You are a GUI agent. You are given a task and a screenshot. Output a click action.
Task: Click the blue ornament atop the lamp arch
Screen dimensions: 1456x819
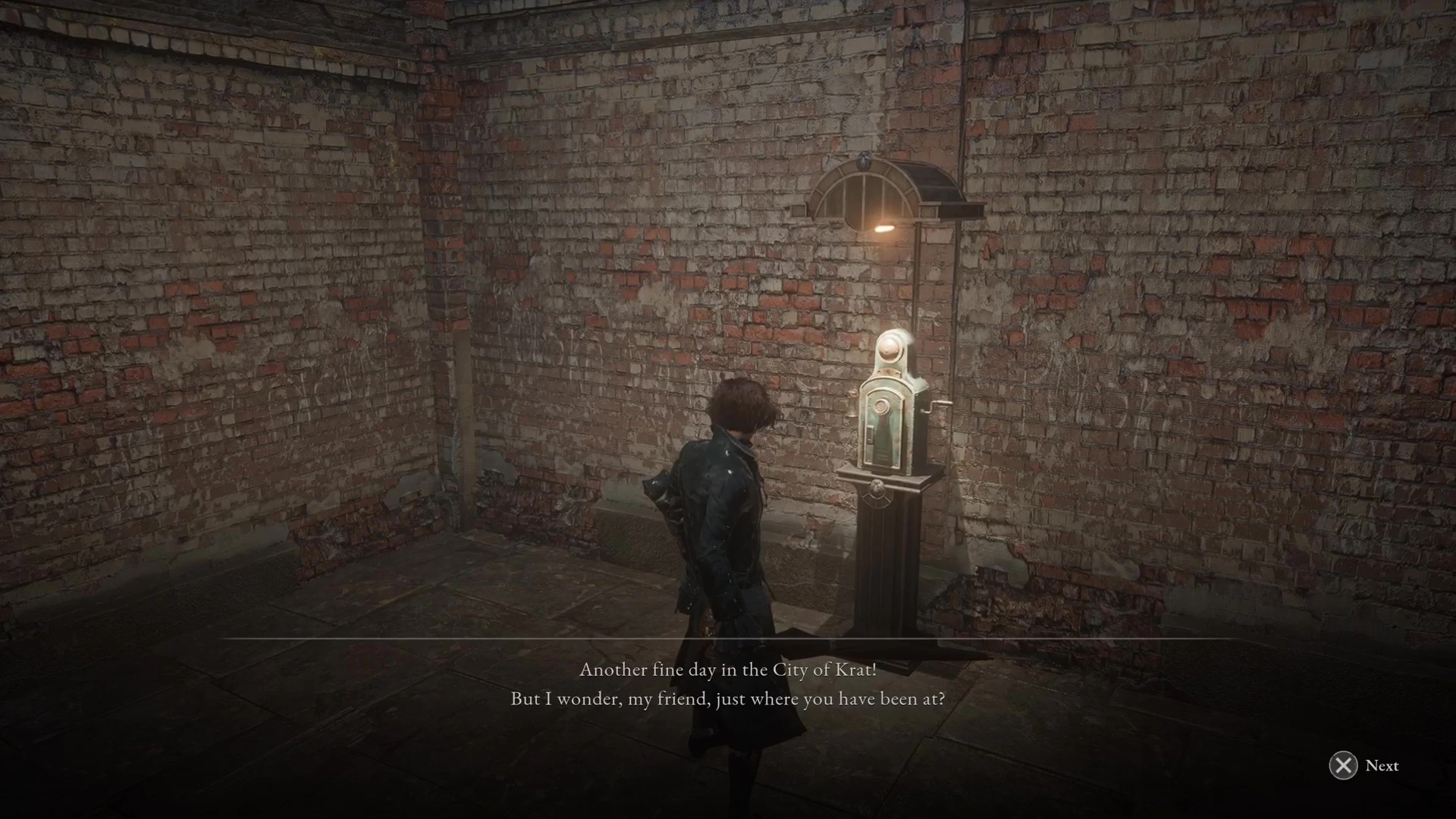[x=864, y=160]
